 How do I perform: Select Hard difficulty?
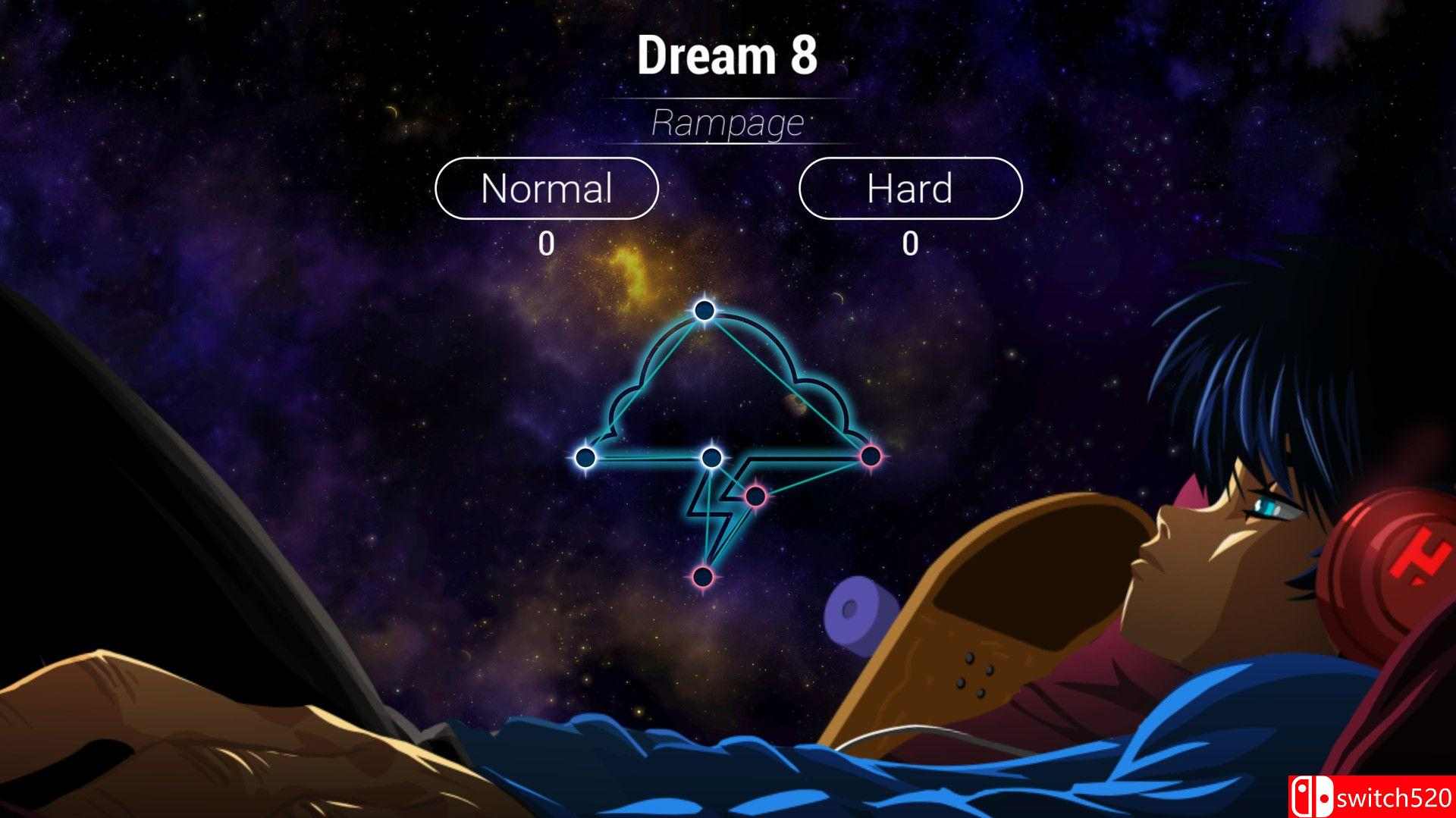910,189
